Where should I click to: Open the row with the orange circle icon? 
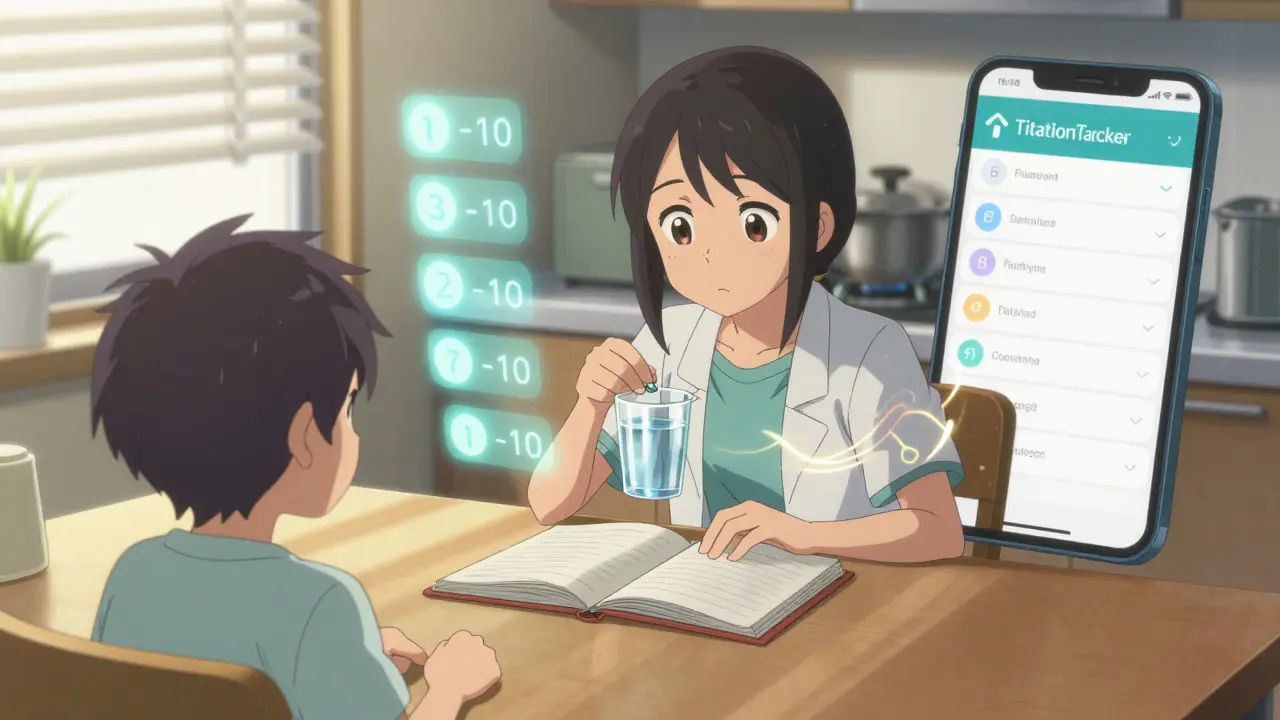click(1060, 312)
